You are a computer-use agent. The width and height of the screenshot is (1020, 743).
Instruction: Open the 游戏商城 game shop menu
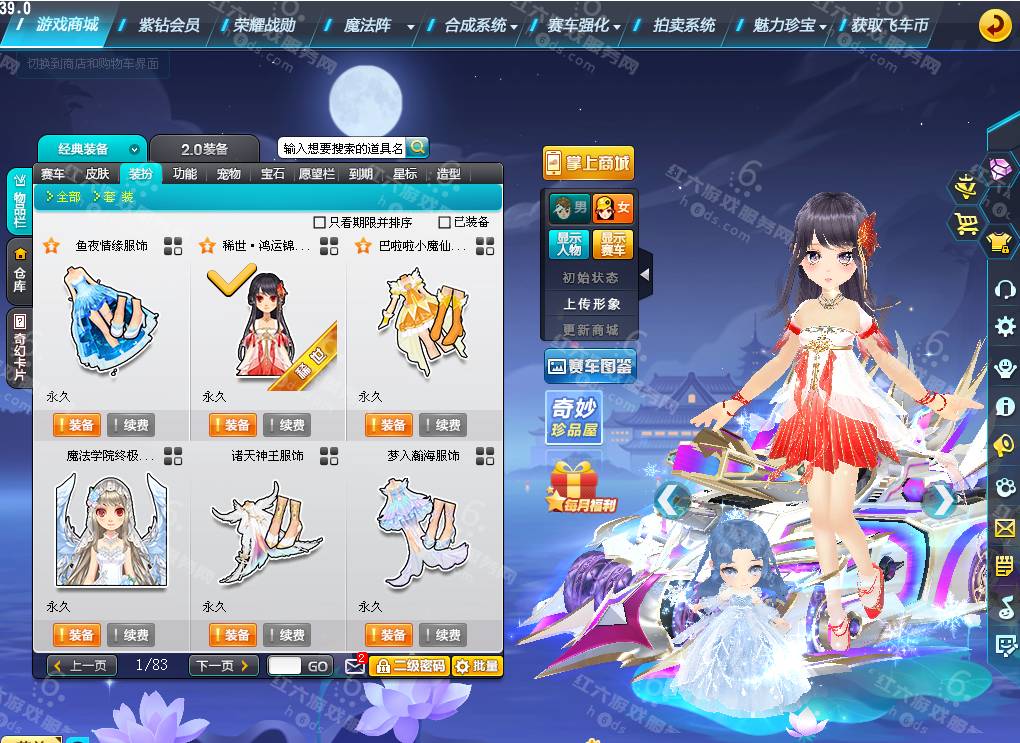tap(66, 25)
